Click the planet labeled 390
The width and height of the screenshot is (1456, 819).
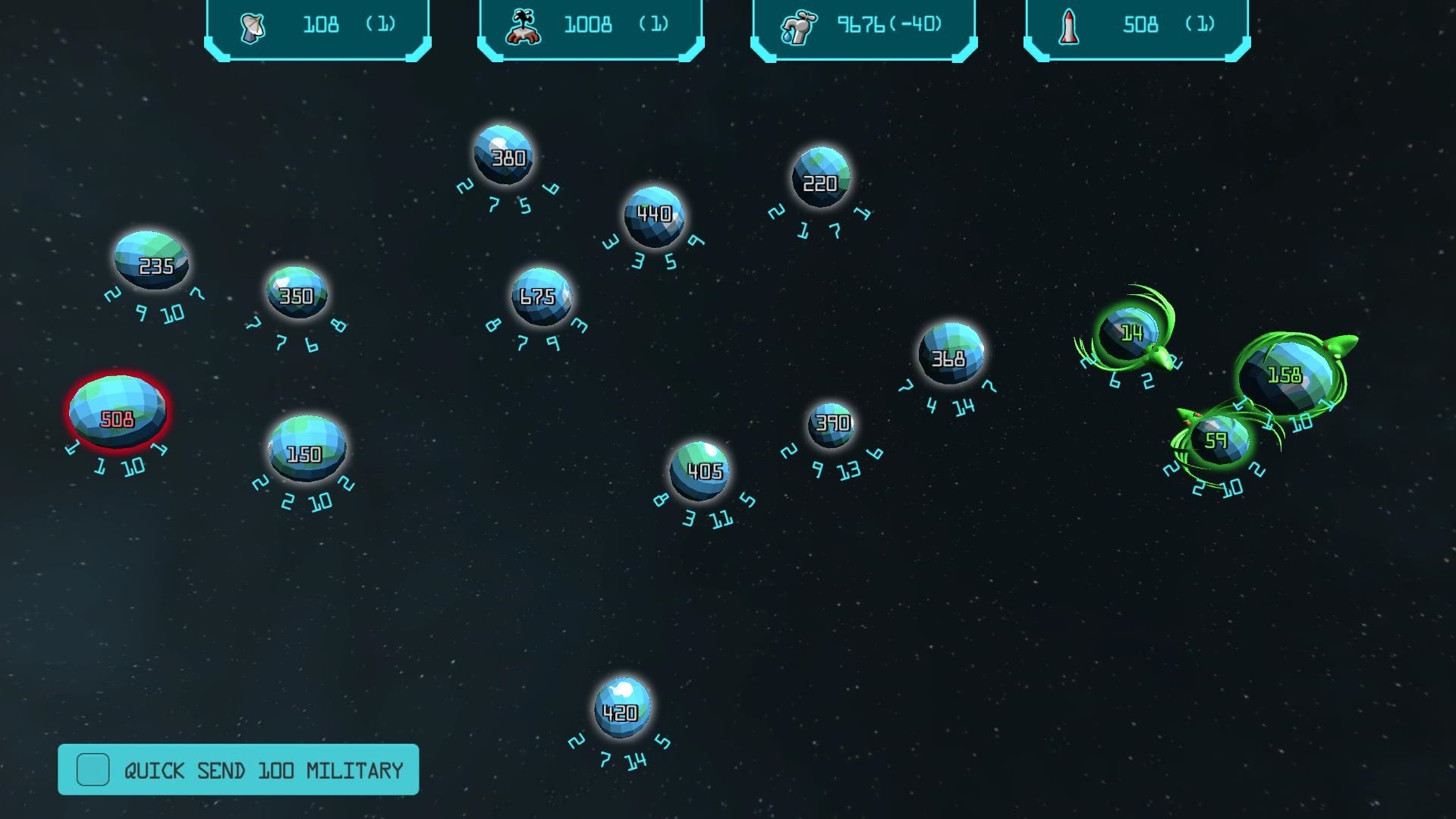tap(832, 423)
